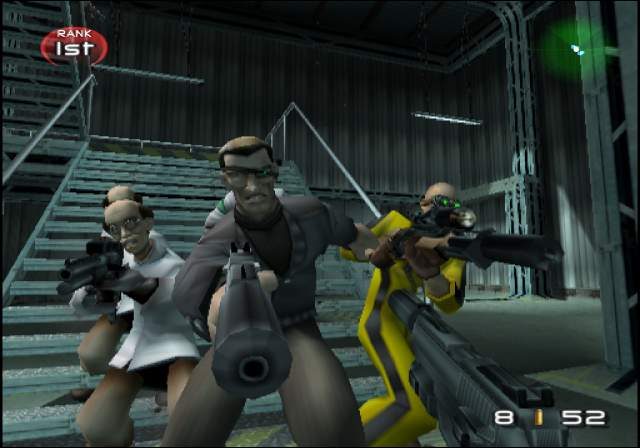The image size is (640, 448).
Task: Click the green radar display
Action: (x=578, y=48)
